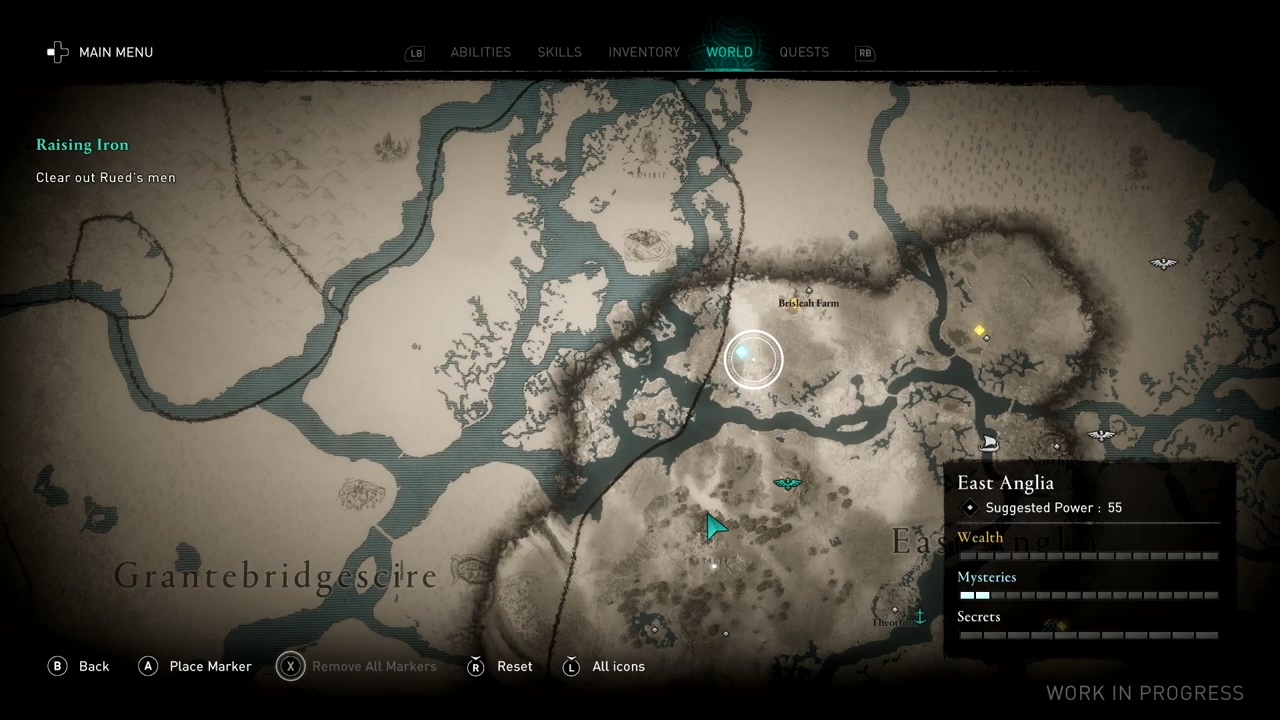Switch to the Skills tab
The height and width of the screenshot is (720, 1280).
click(x=559, y=52)
